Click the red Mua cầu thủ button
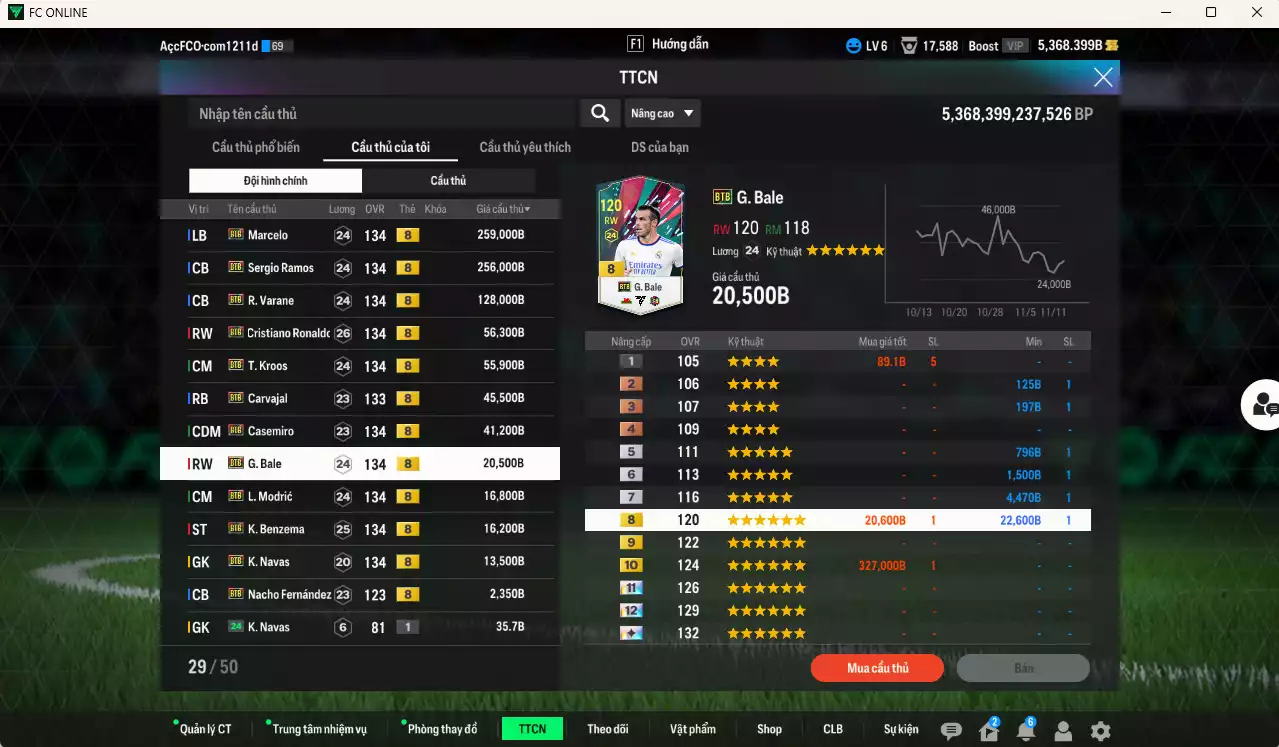The height and width of the screenshot is (747, 1279). [877, 668]
